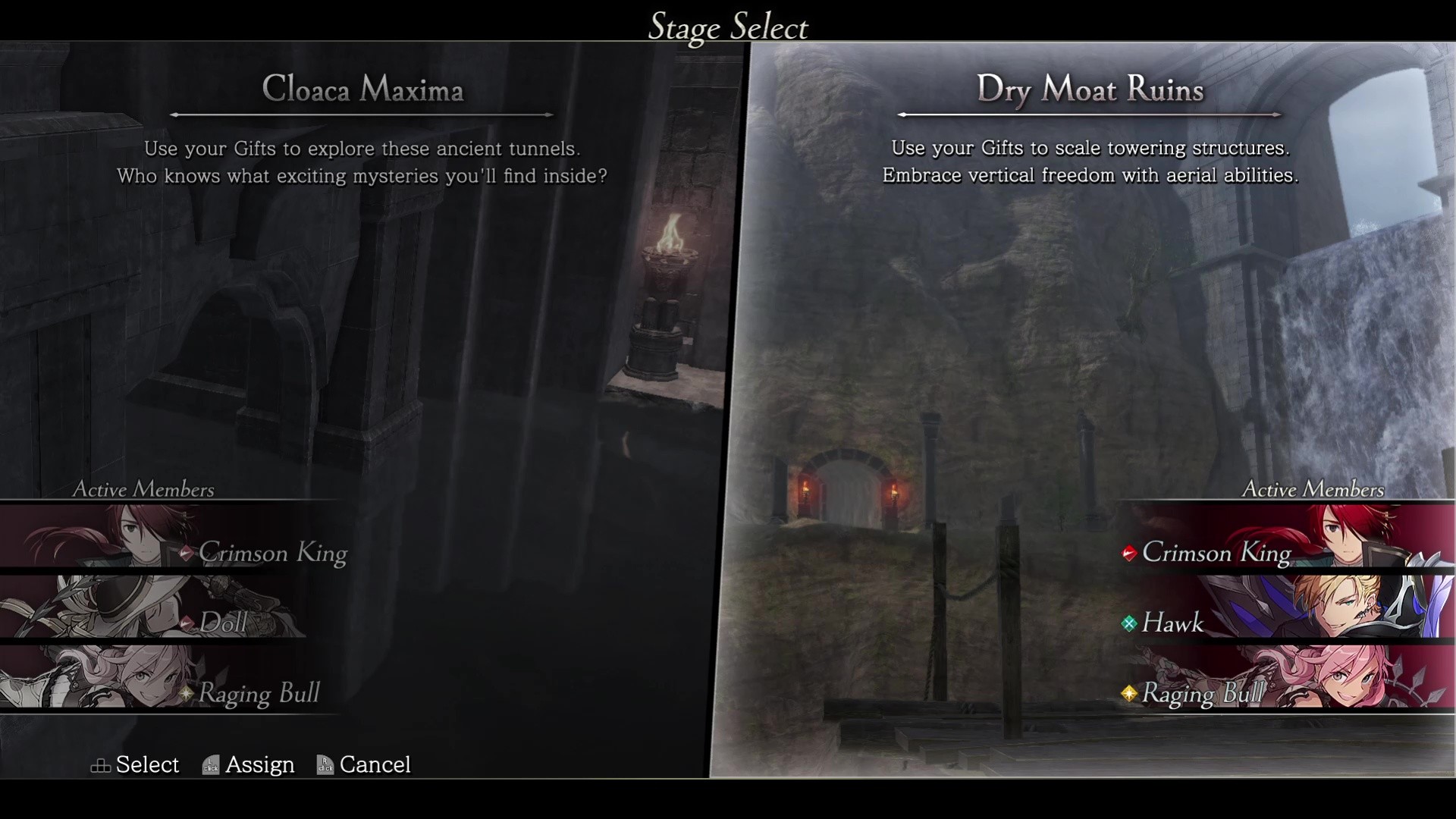Click the Select prompt at the bottom
Viewport: 1456px width, 819px height.
(x=147, y=765)
